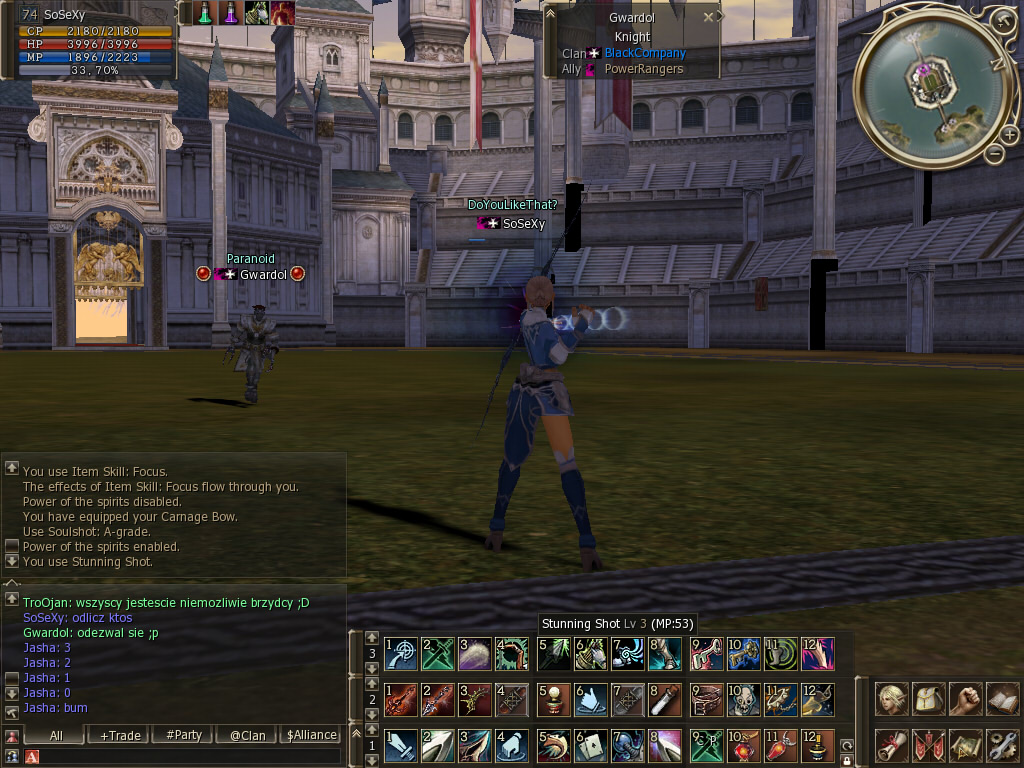Open the inventory backpack icon
1024x768 pixels.
click(x=929, y=698)
